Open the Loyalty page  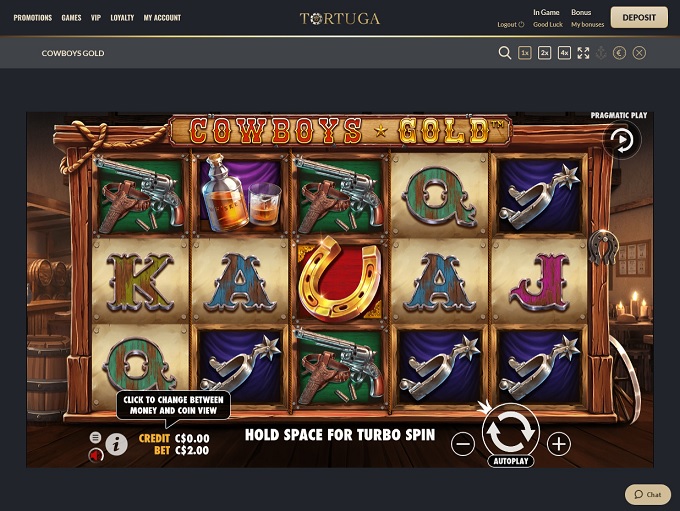122,18
